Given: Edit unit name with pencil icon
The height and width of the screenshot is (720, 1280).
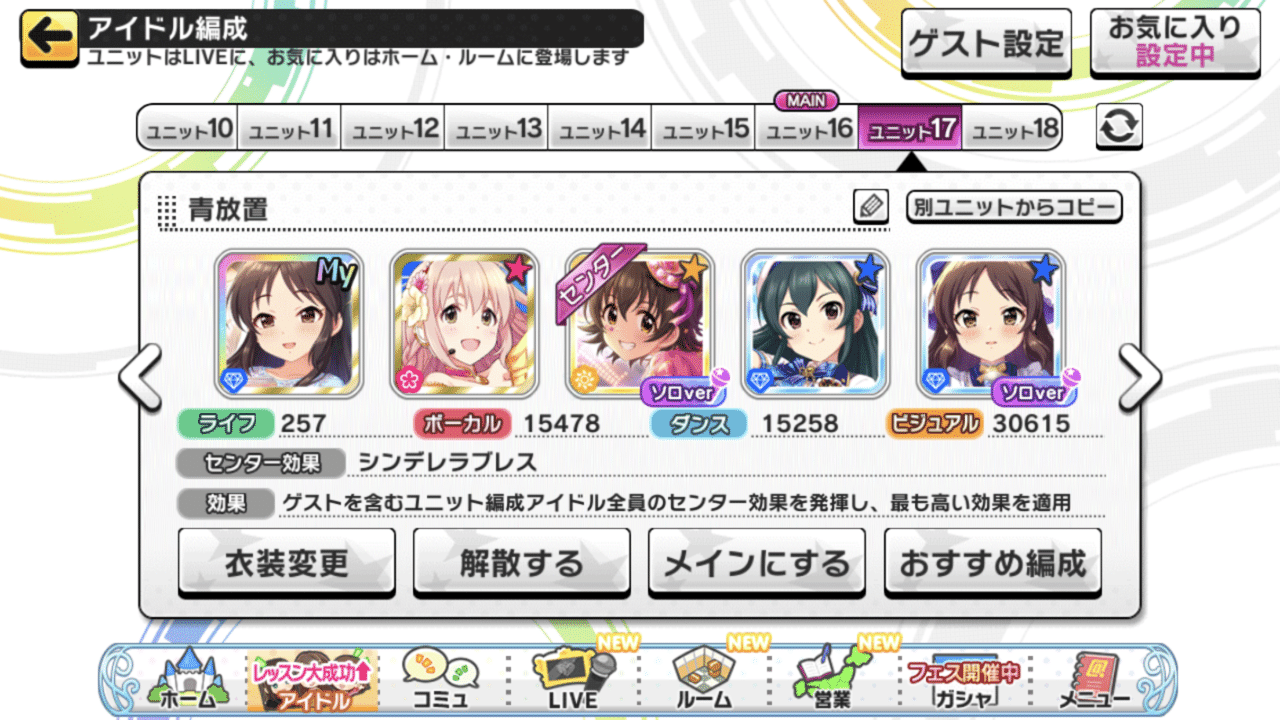Looking at the screenshot, I should [870, 205].
